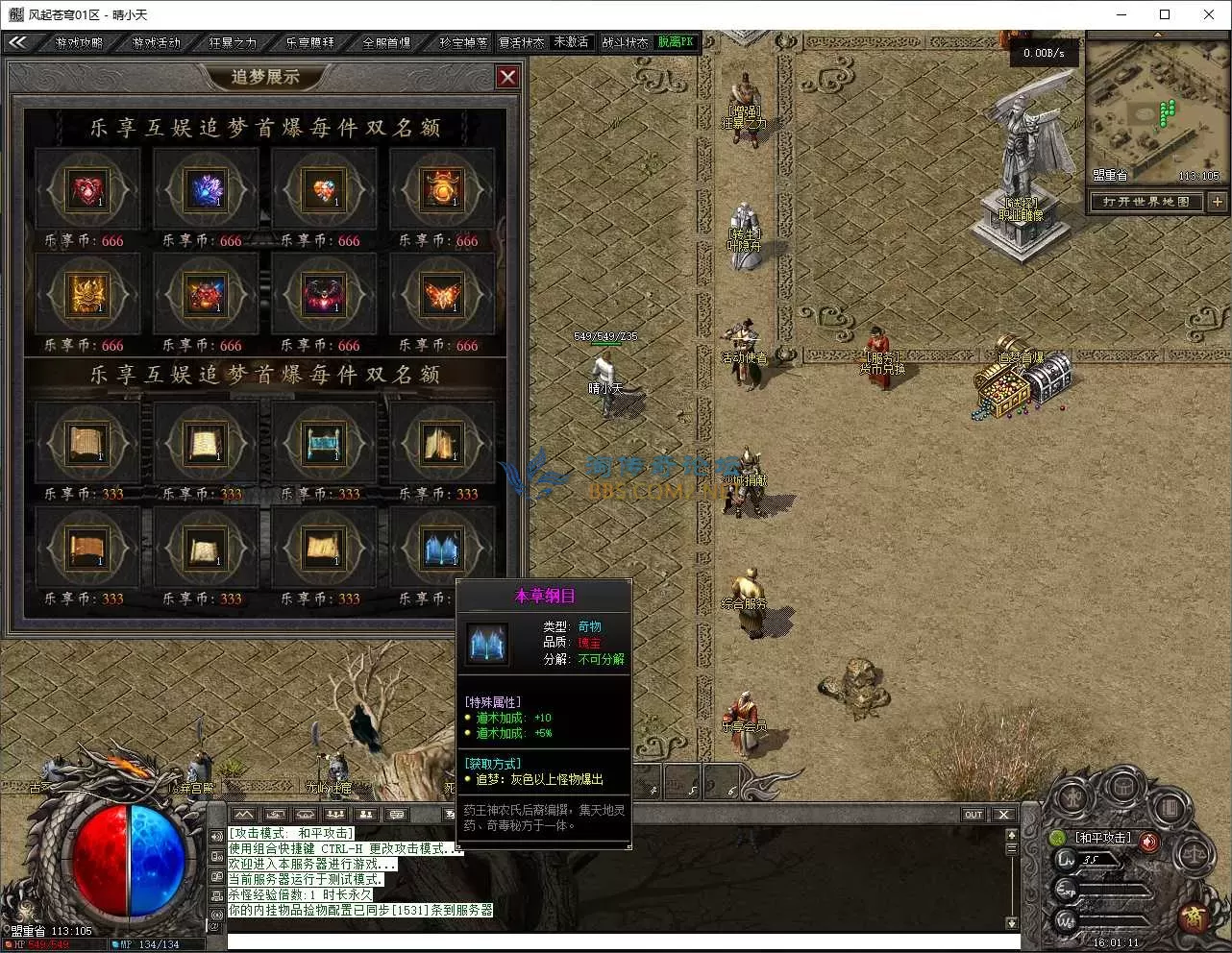
Task: Open the 游戏攻略 menu
Action: point(79,42)
